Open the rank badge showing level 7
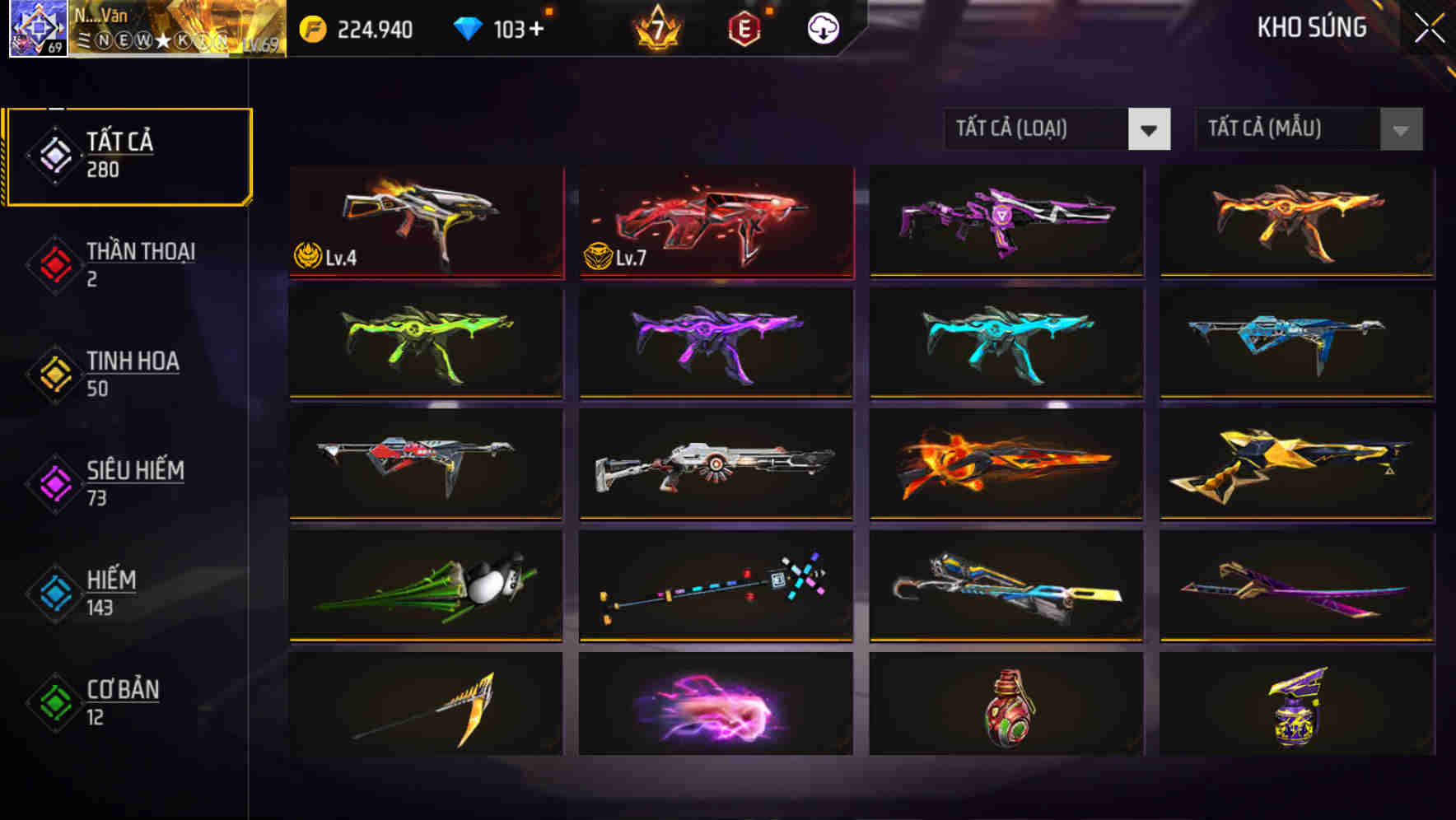This screenshot has width=1456, height=820. pos(655,29)
